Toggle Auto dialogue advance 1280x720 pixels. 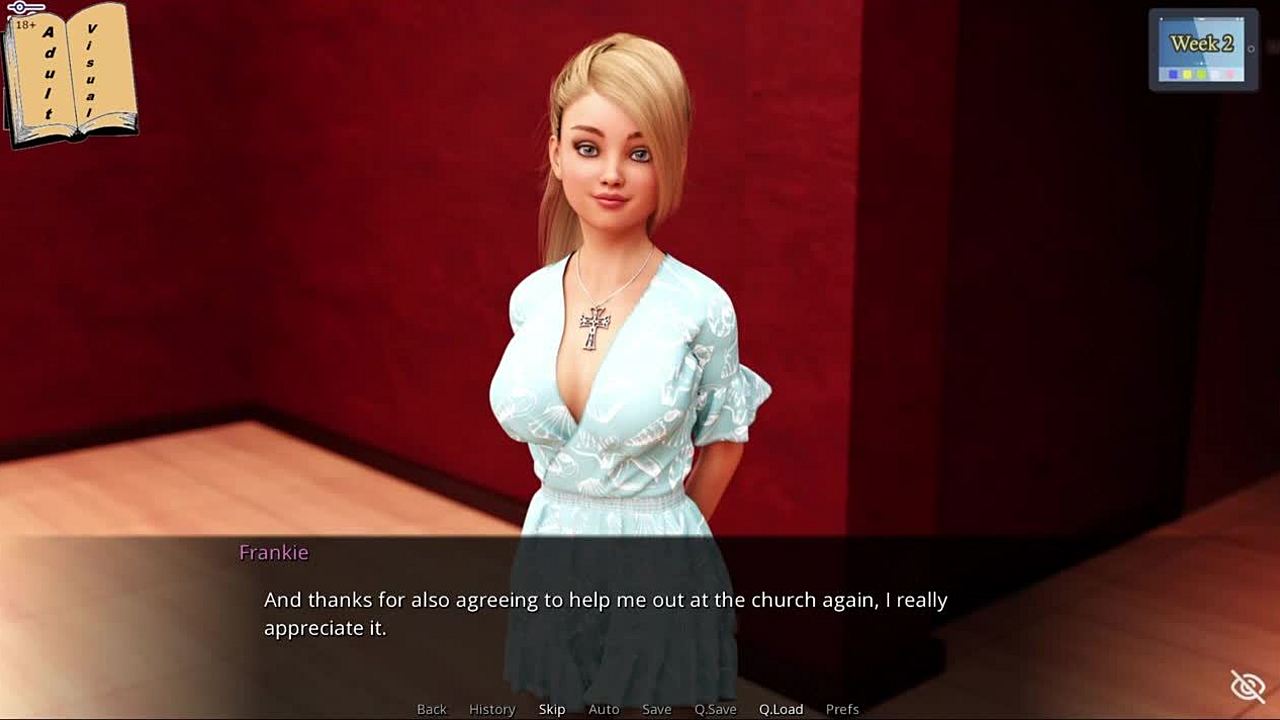click(x=604, y=709)
